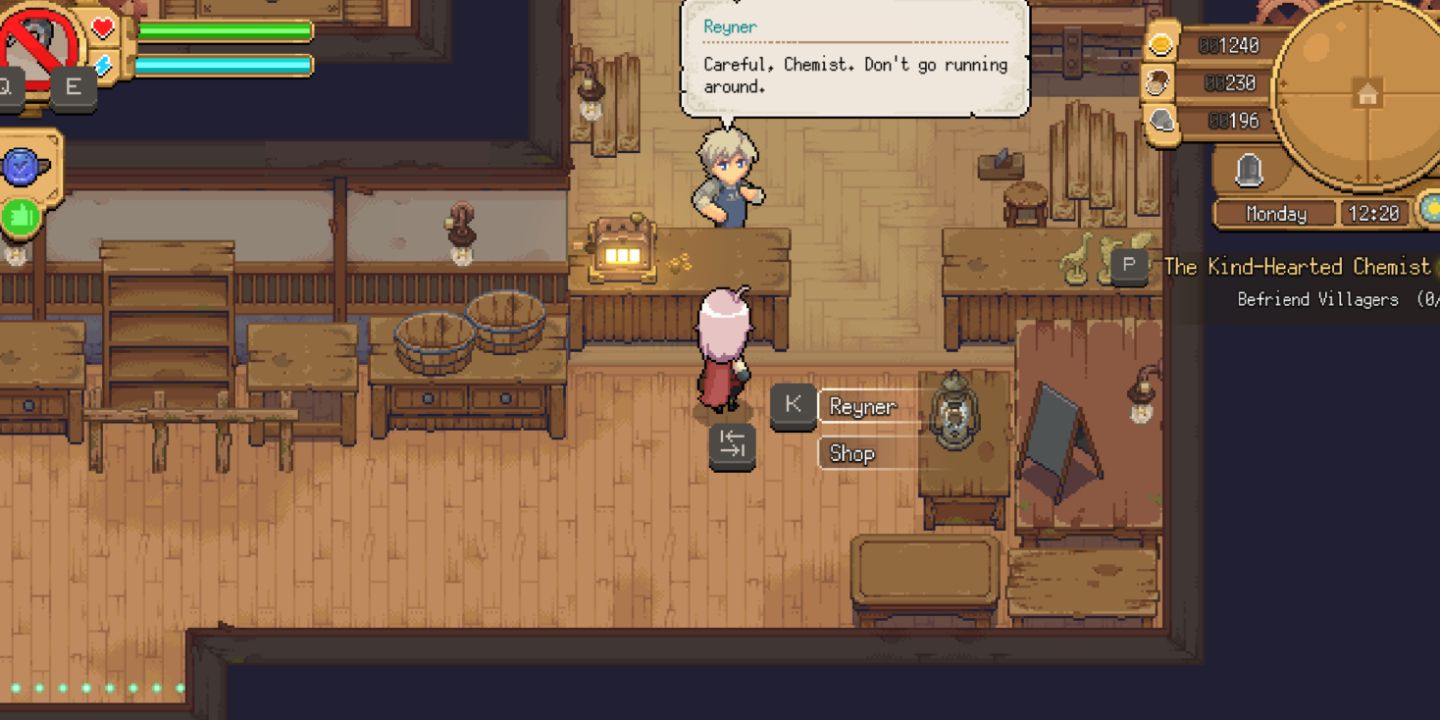Open the blue approval medallion icon
This screenshot has width=1440, height=720.
pos(19,165)
